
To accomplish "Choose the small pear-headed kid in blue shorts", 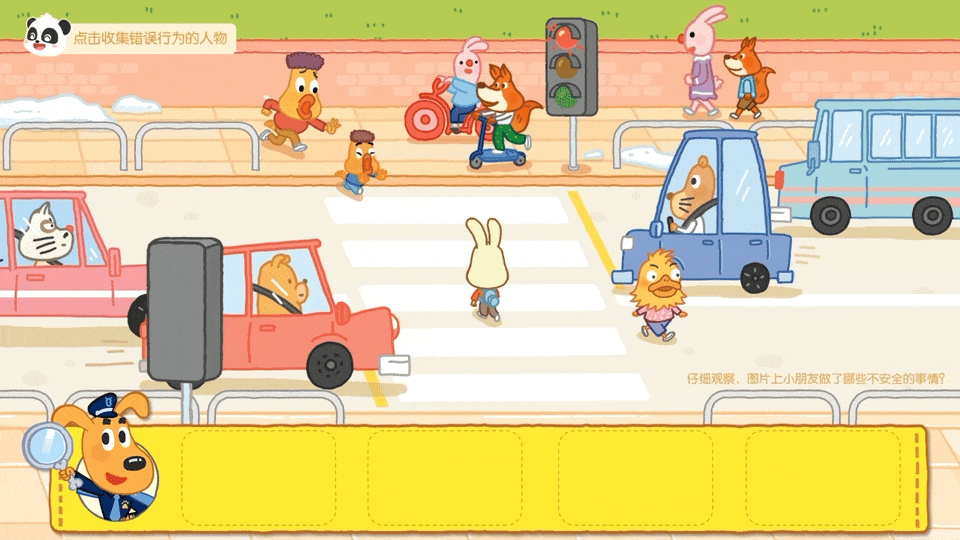I will (360, 162).
